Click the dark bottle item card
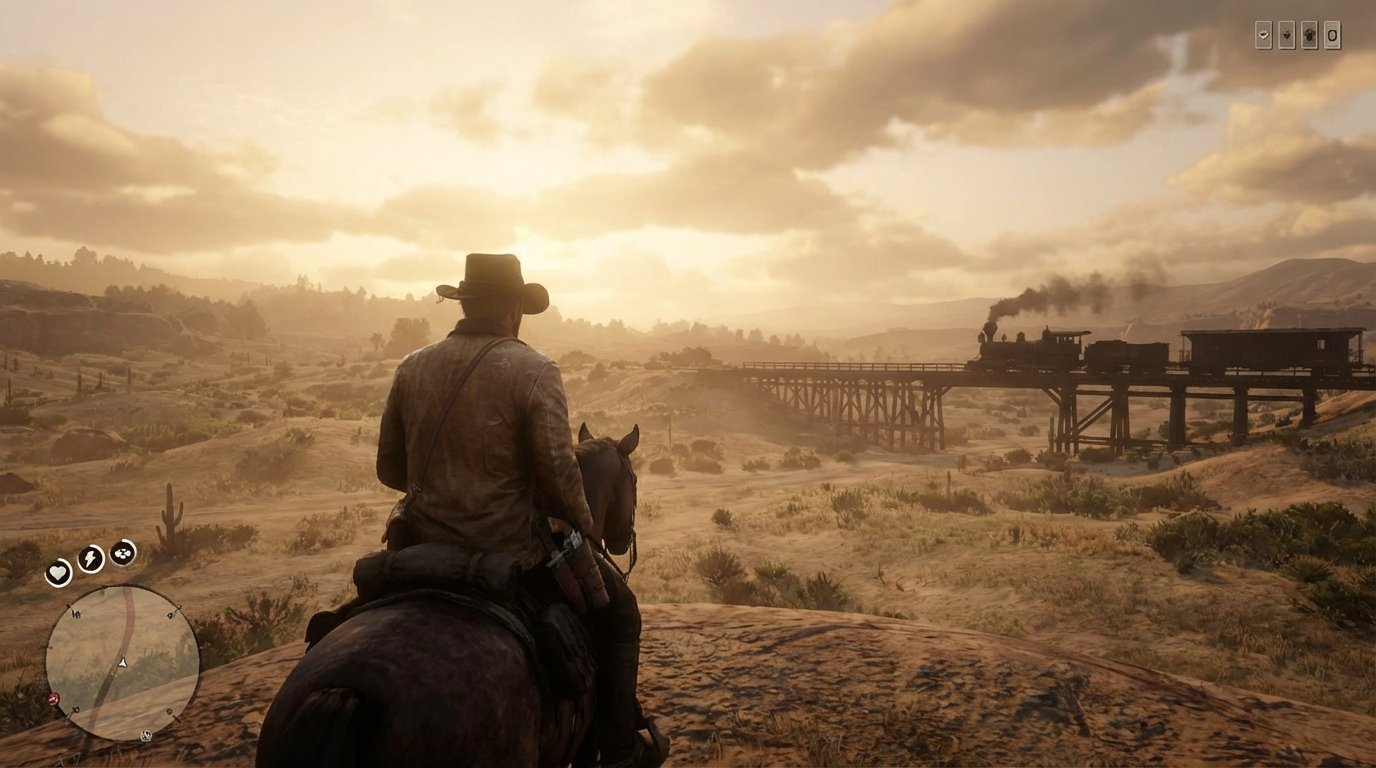Image resolution: width=1376 pixels, height=768 pixels. 1309,36
